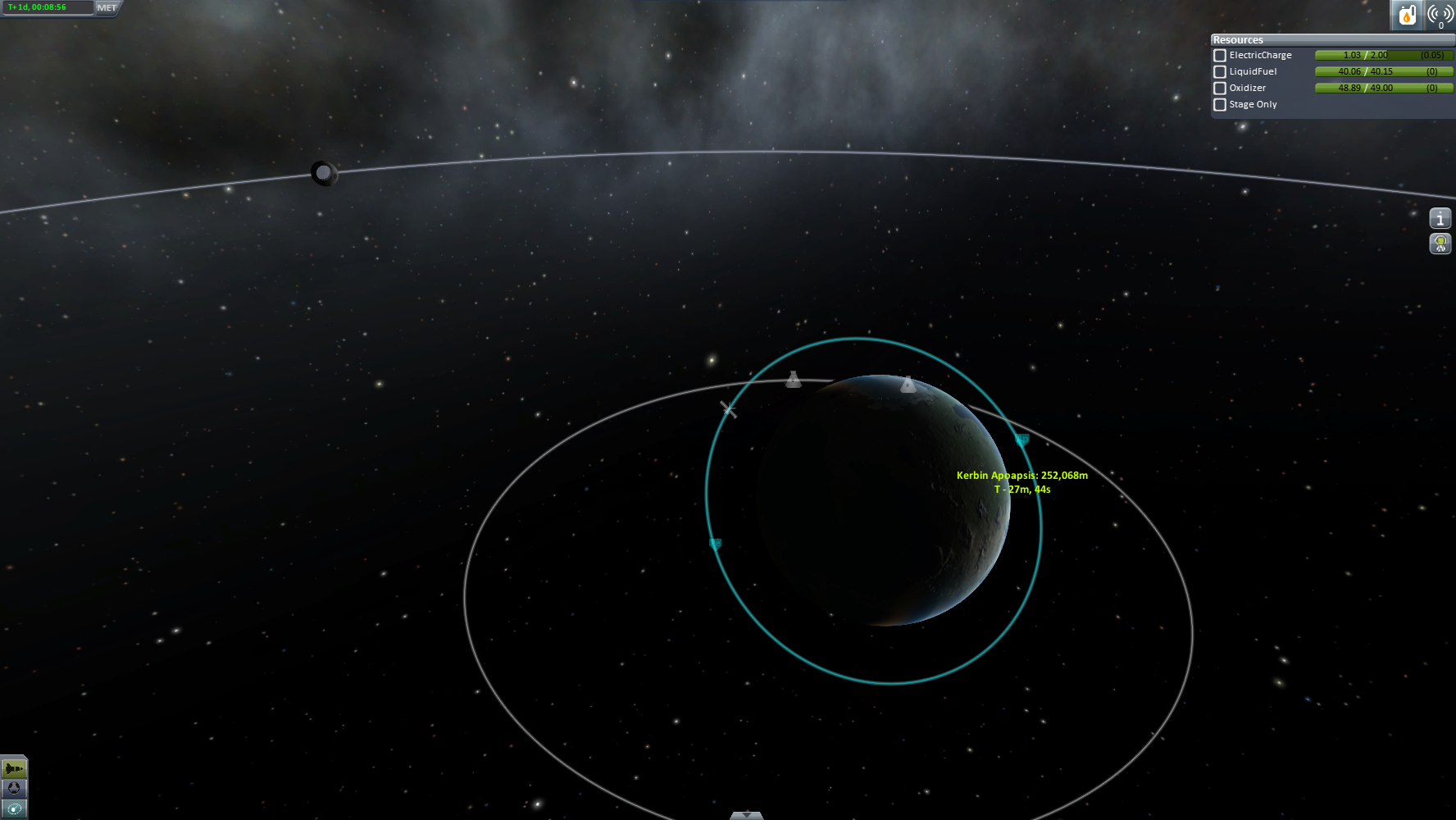Expand the navball tab at screen bottom
This screenshot has height=820, width=1456.
click(746, 815)
